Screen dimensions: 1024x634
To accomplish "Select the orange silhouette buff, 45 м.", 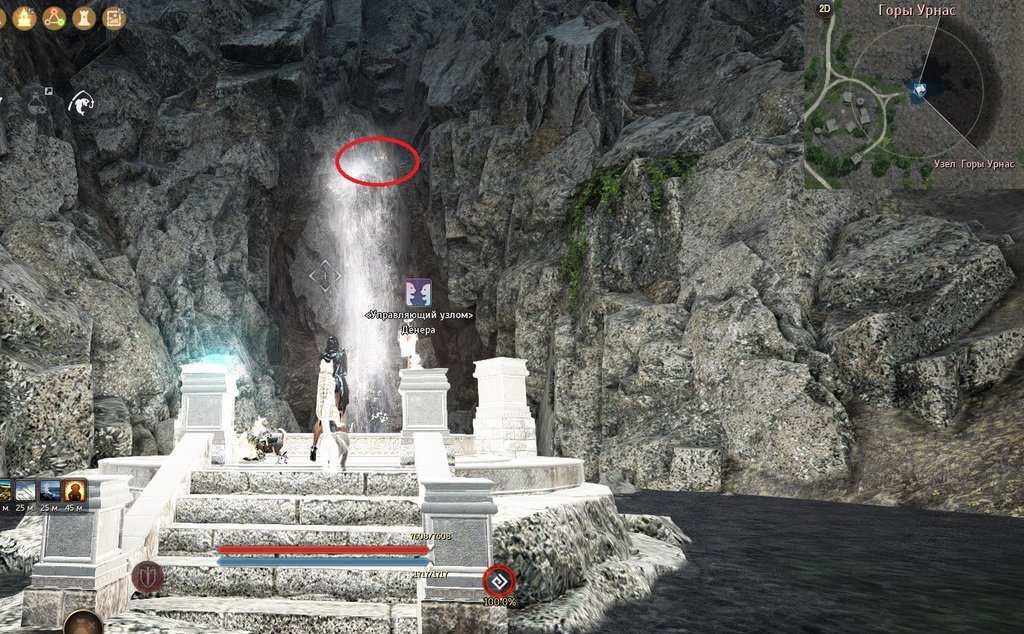I will [76, 491].
